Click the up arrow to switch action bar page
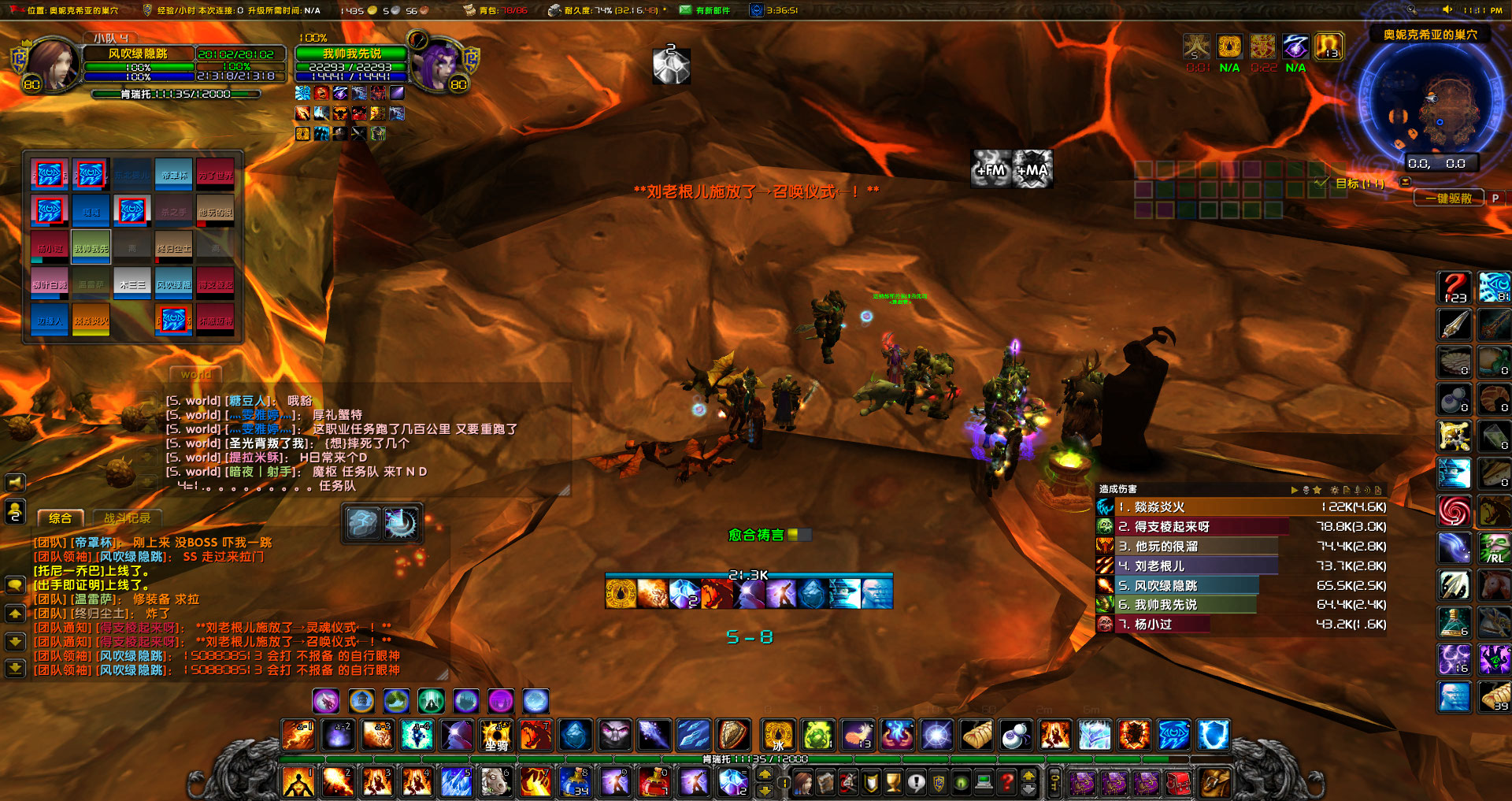The image size is (1512, 801). tap(765, 775)
